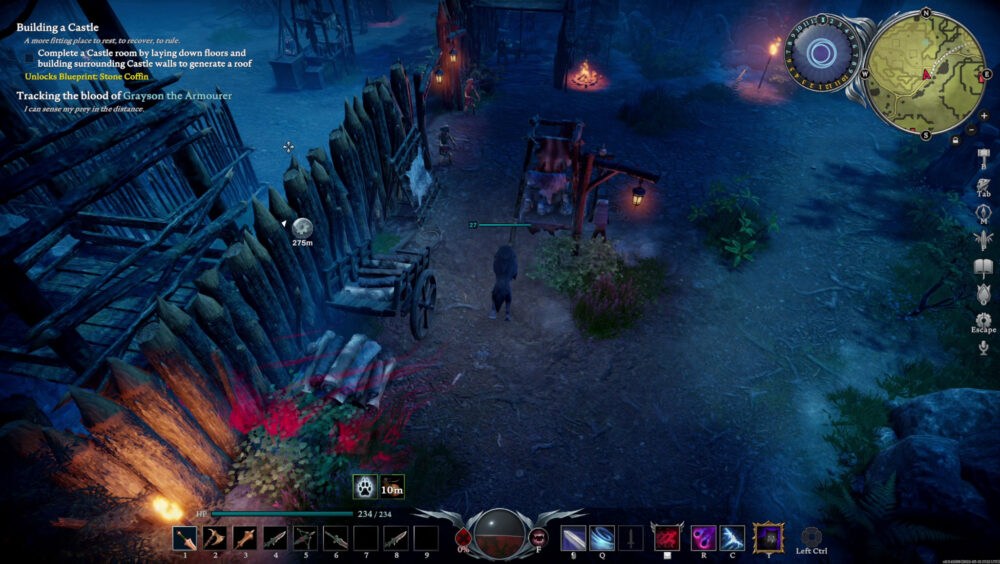Activate the R purple chaos spell
The image size is (1000, 564).
click(x=703, y=538)
